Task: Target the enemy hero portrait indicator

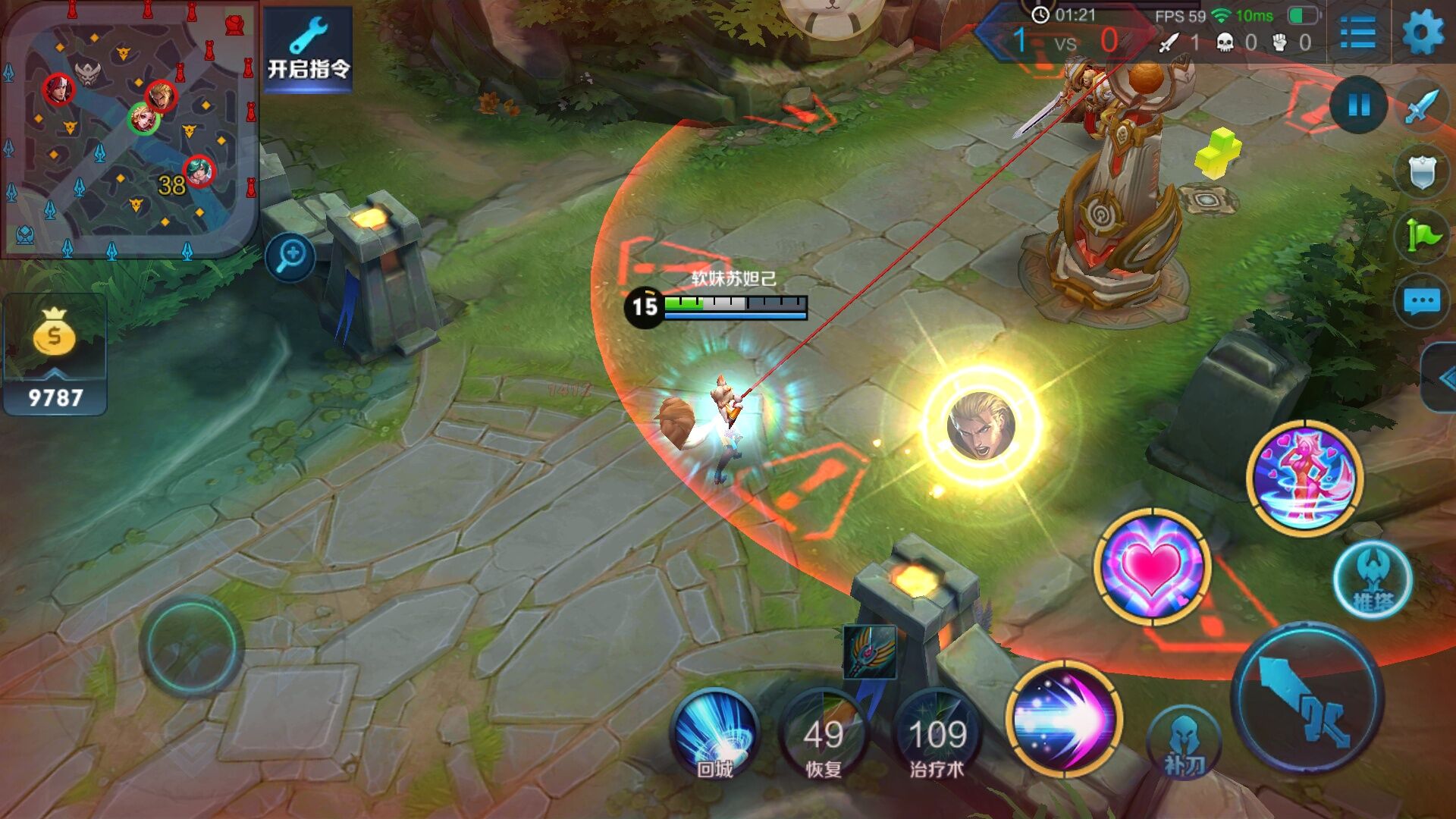Action: click(x=981, y=425)
